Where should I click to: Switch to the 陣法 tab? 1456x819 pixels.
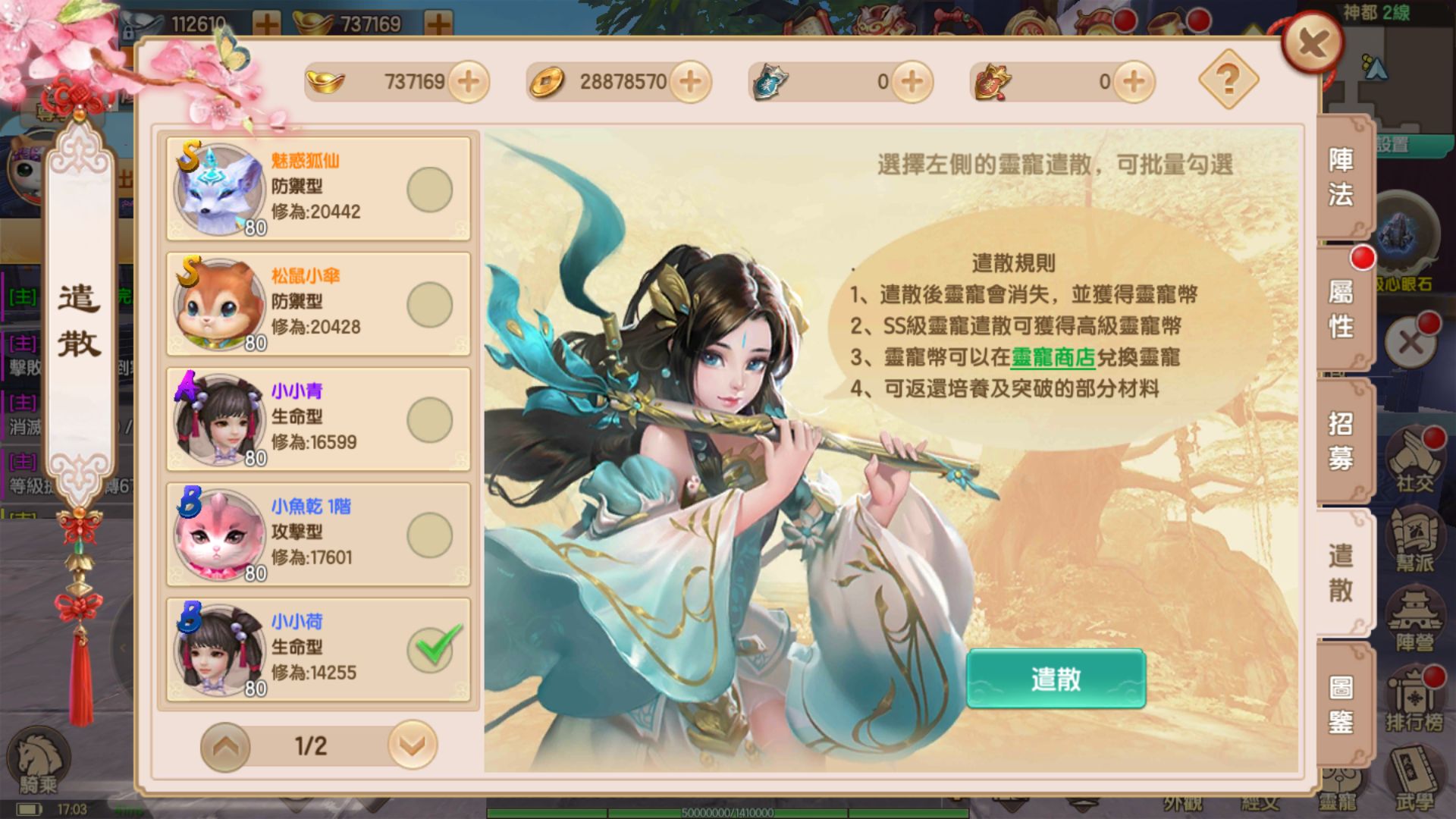point(1341,174)
